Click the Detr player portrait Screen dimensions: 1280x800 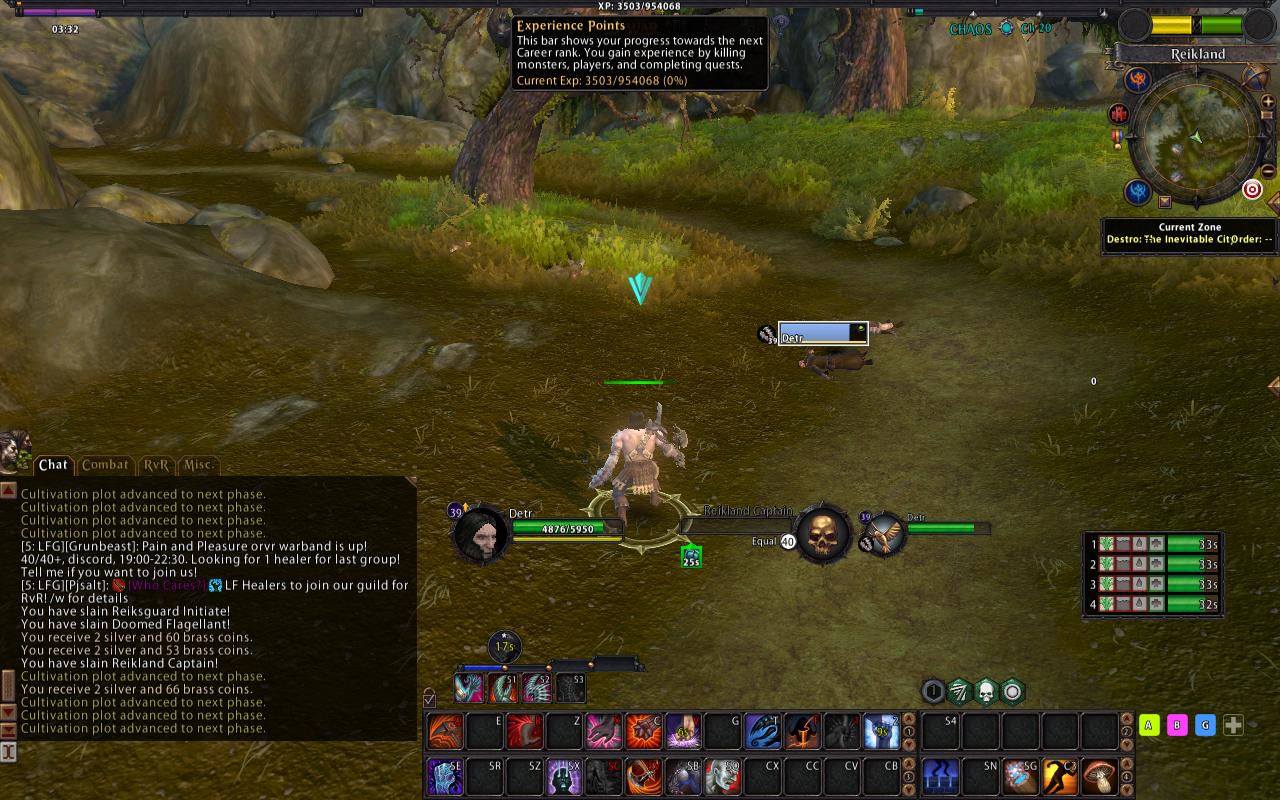tap(482, 534)
